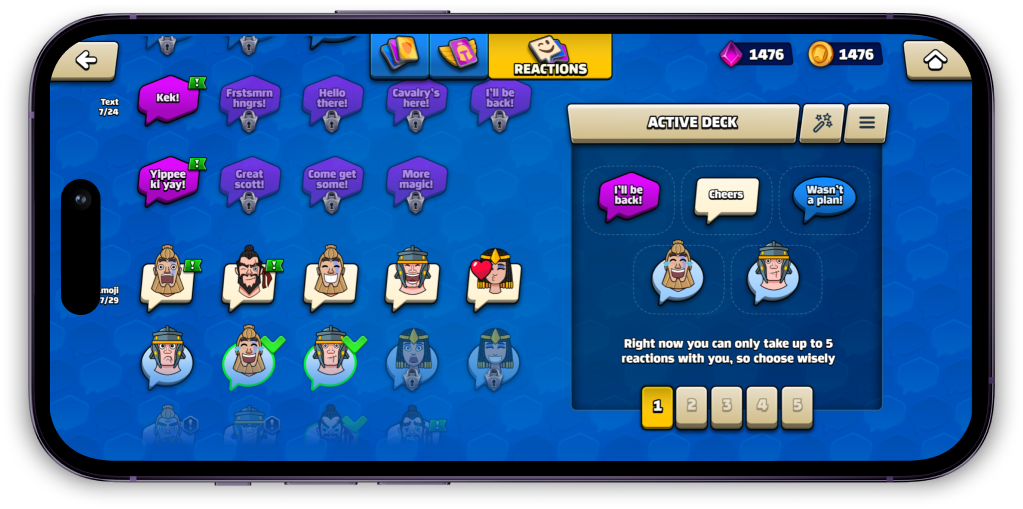The width and height of the screenshot is (1023, 509).
Task: Return to the home screen
Action: (936, 61)
